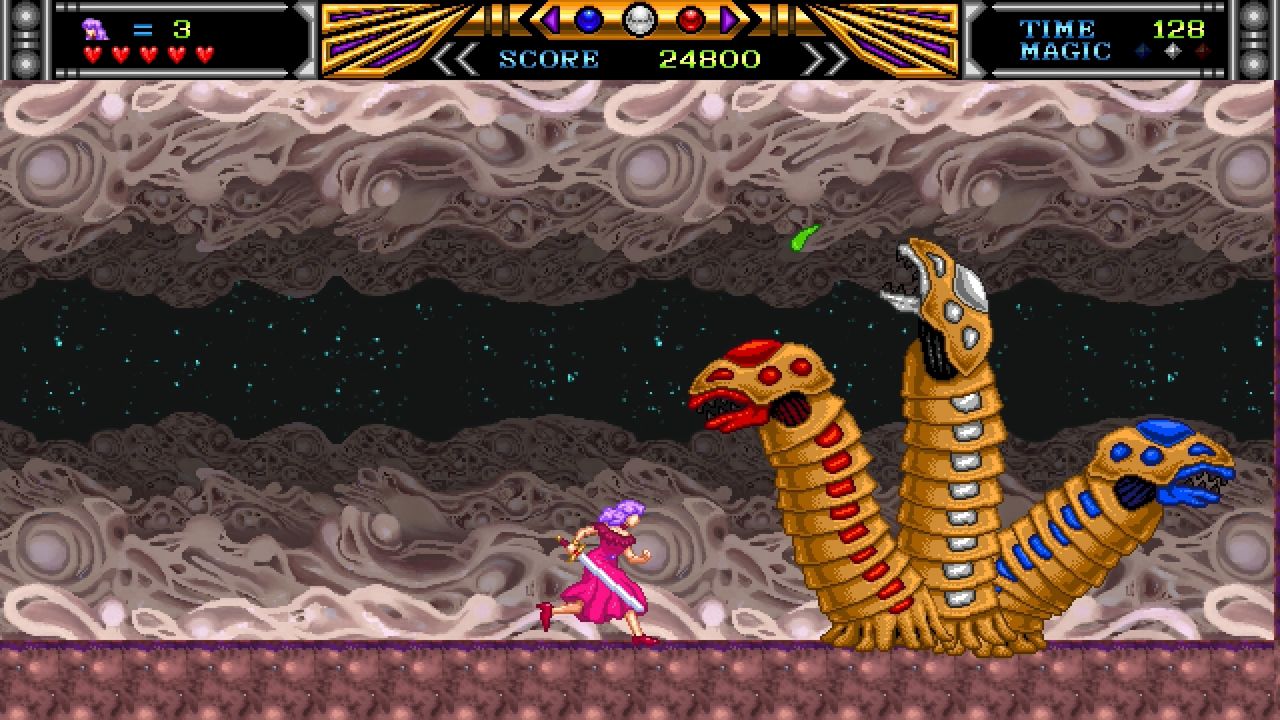Select the red orb in the weapon selector
Image resolution: width=1280 pixels, height=720 pixels.
690,21
